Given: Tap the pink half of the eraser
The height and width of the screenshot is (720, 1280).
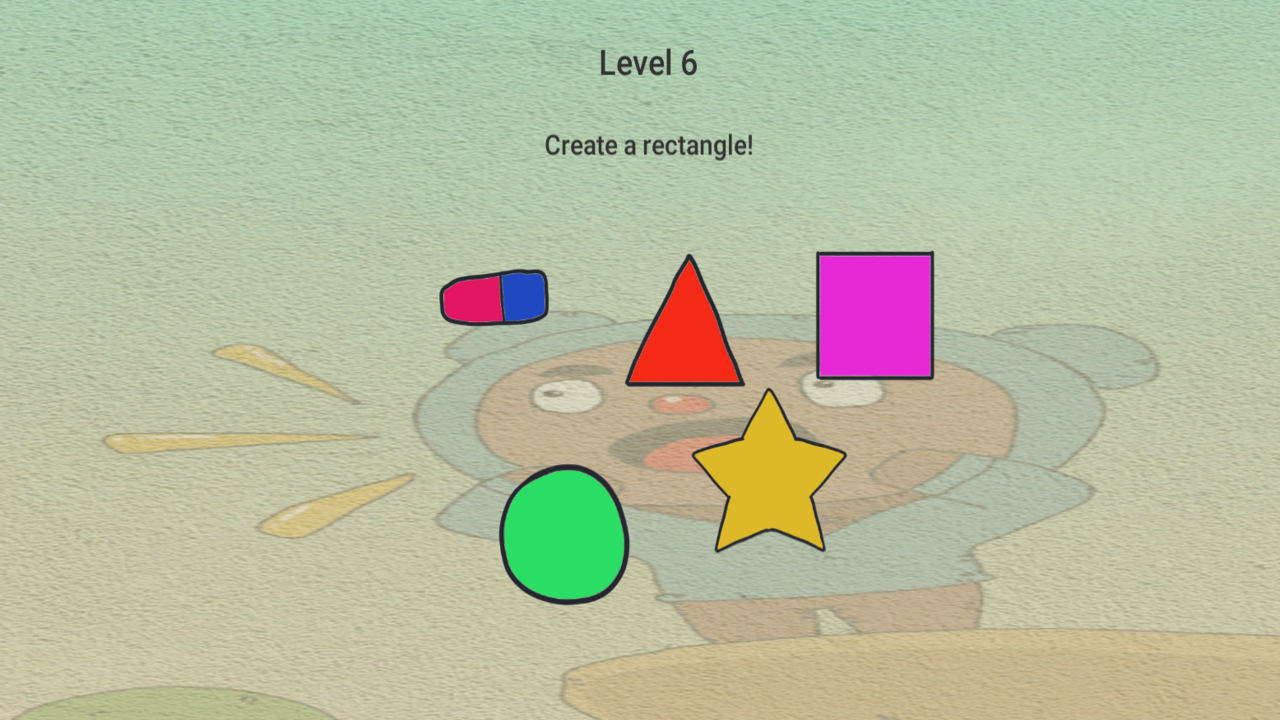Looking at the screenshot, I should [x=470, y=297].
